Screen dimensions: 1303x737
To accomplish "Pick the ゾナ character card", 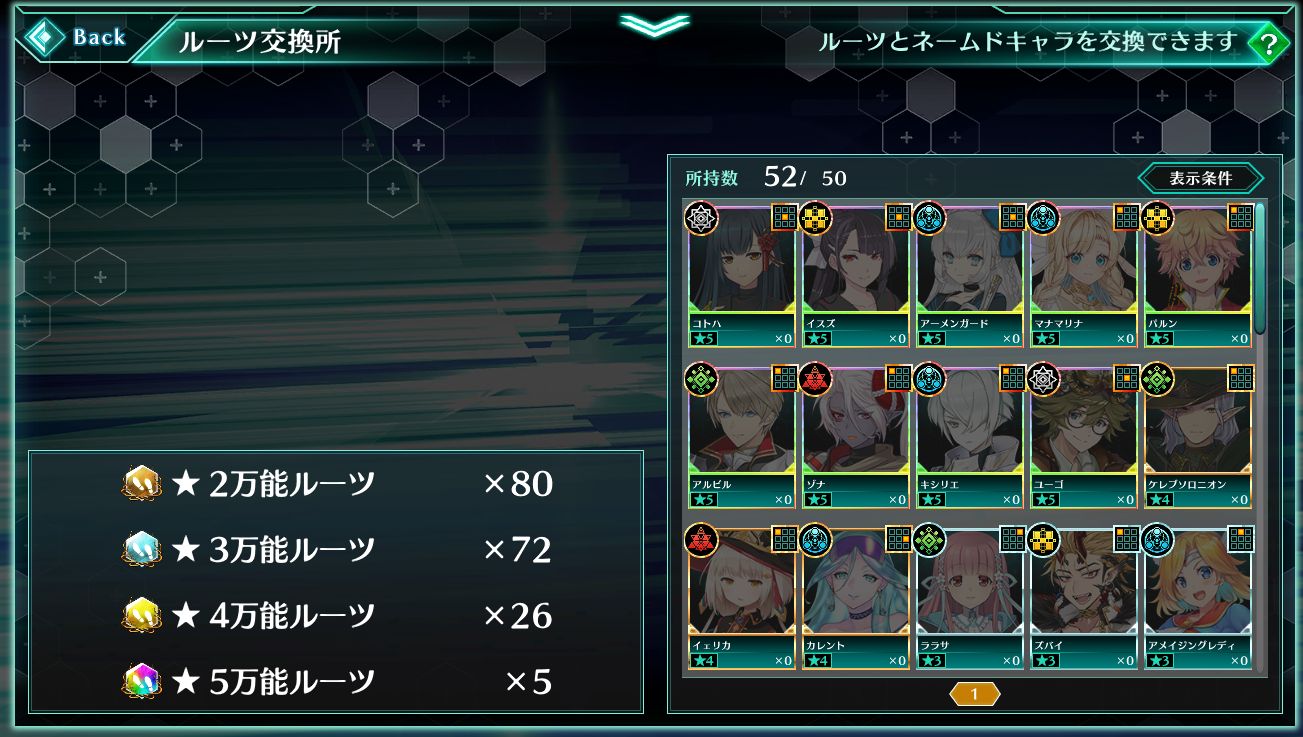I will click(855, 436).
